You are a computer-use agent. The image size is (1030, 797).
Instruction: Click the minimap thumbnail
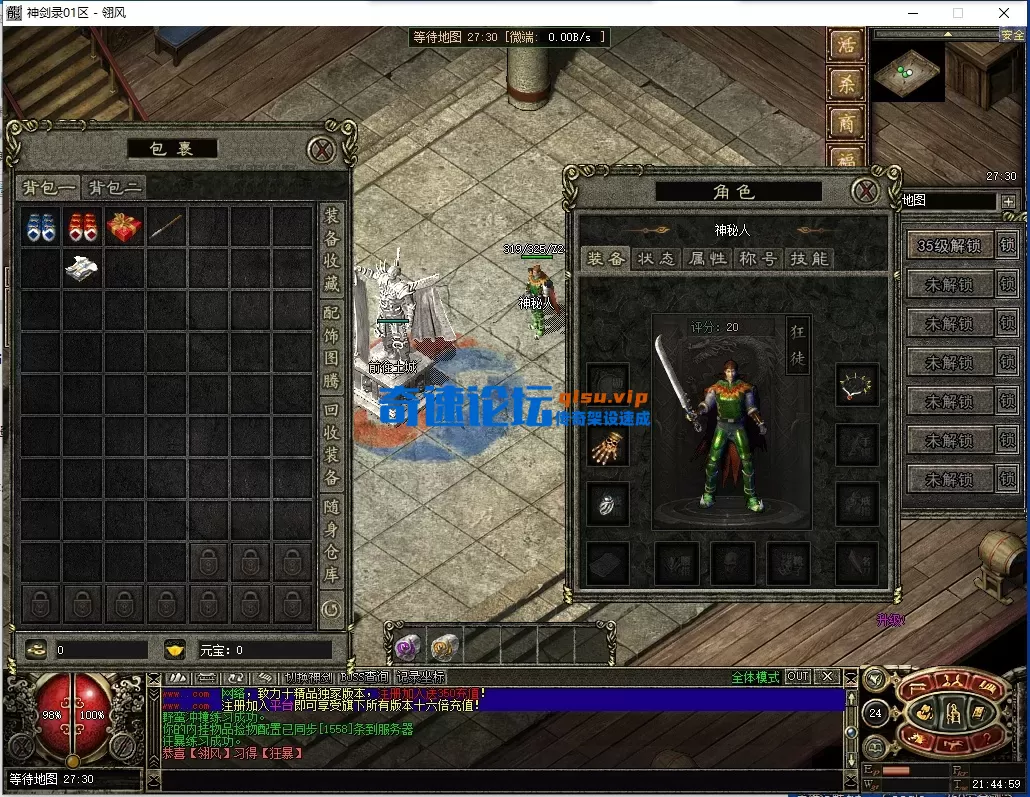[907, 72]
